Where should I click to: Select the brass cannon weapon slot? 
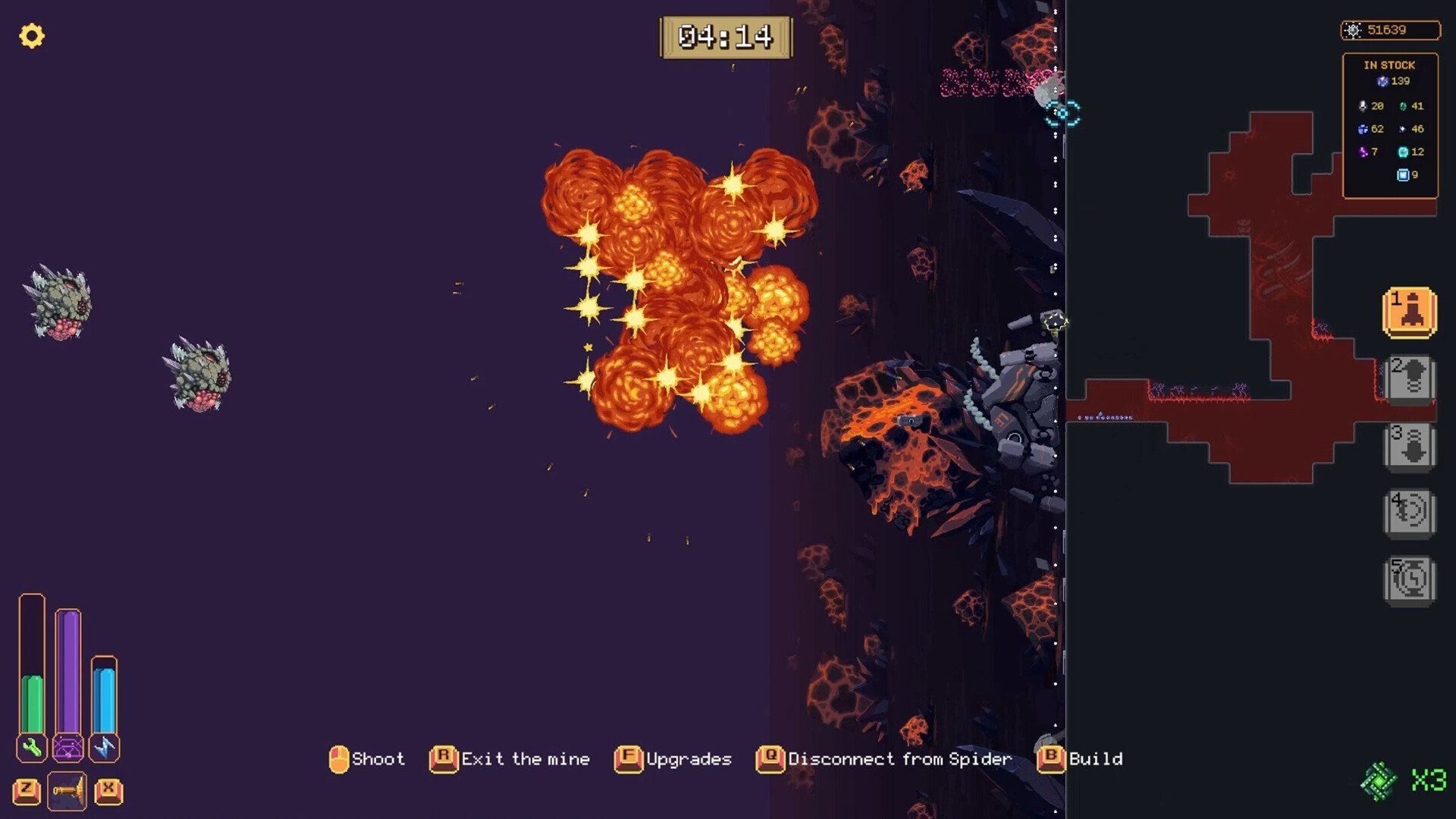(67, 791)
